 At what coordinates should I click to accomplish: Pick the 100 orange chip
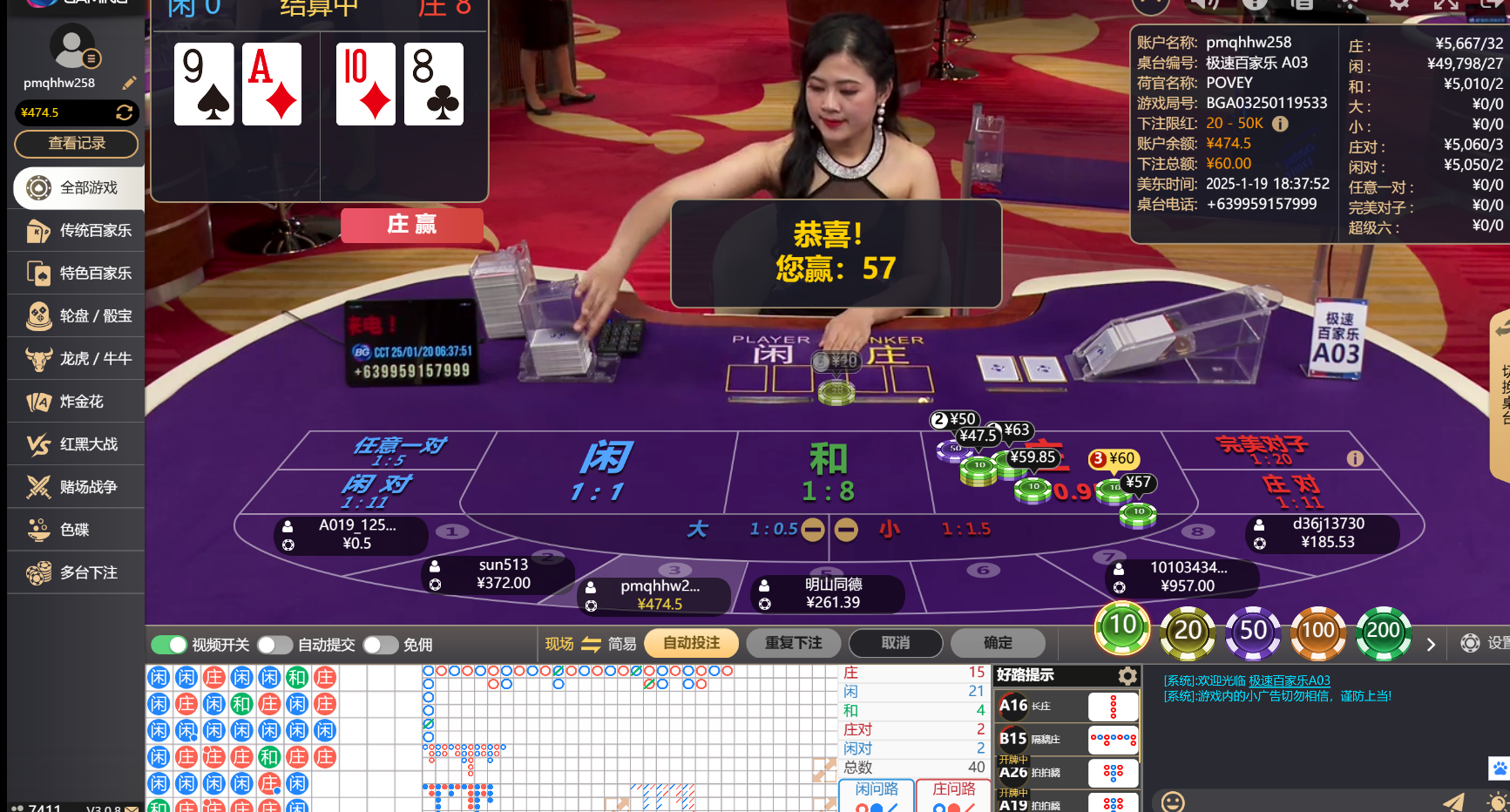(x=1317, y=631)
